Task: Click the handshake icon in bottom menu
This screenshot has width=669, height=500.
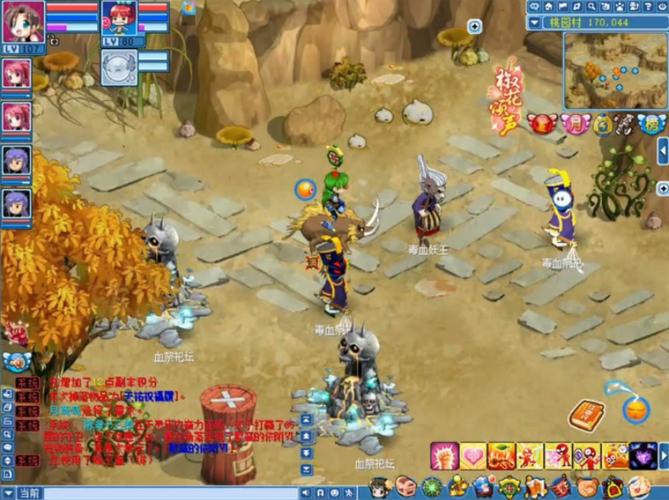Action: (x=588, y=488)
